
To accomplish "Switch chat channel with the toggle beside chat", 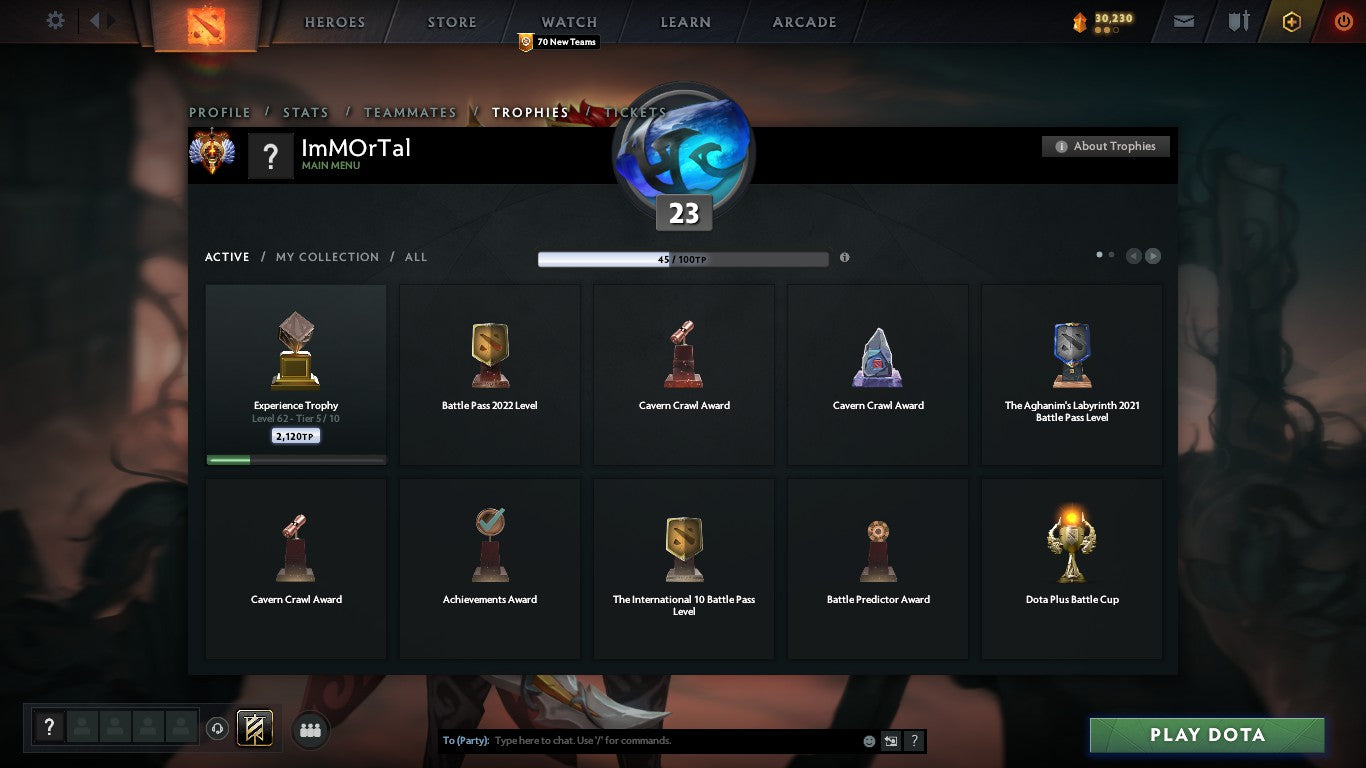I will pyautogui.click(x=889, y=741).
